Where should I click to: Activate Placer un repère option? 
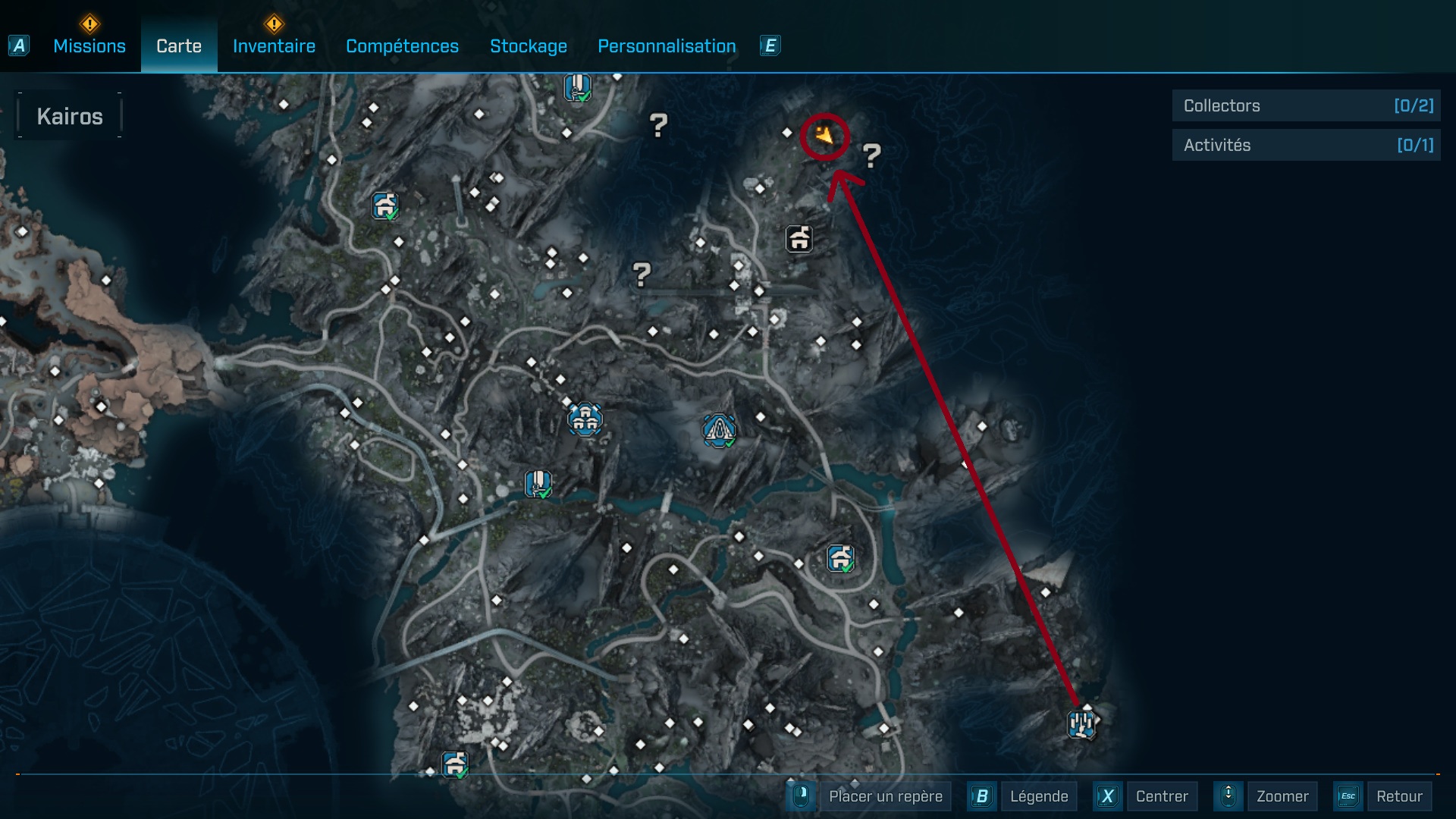885,796
